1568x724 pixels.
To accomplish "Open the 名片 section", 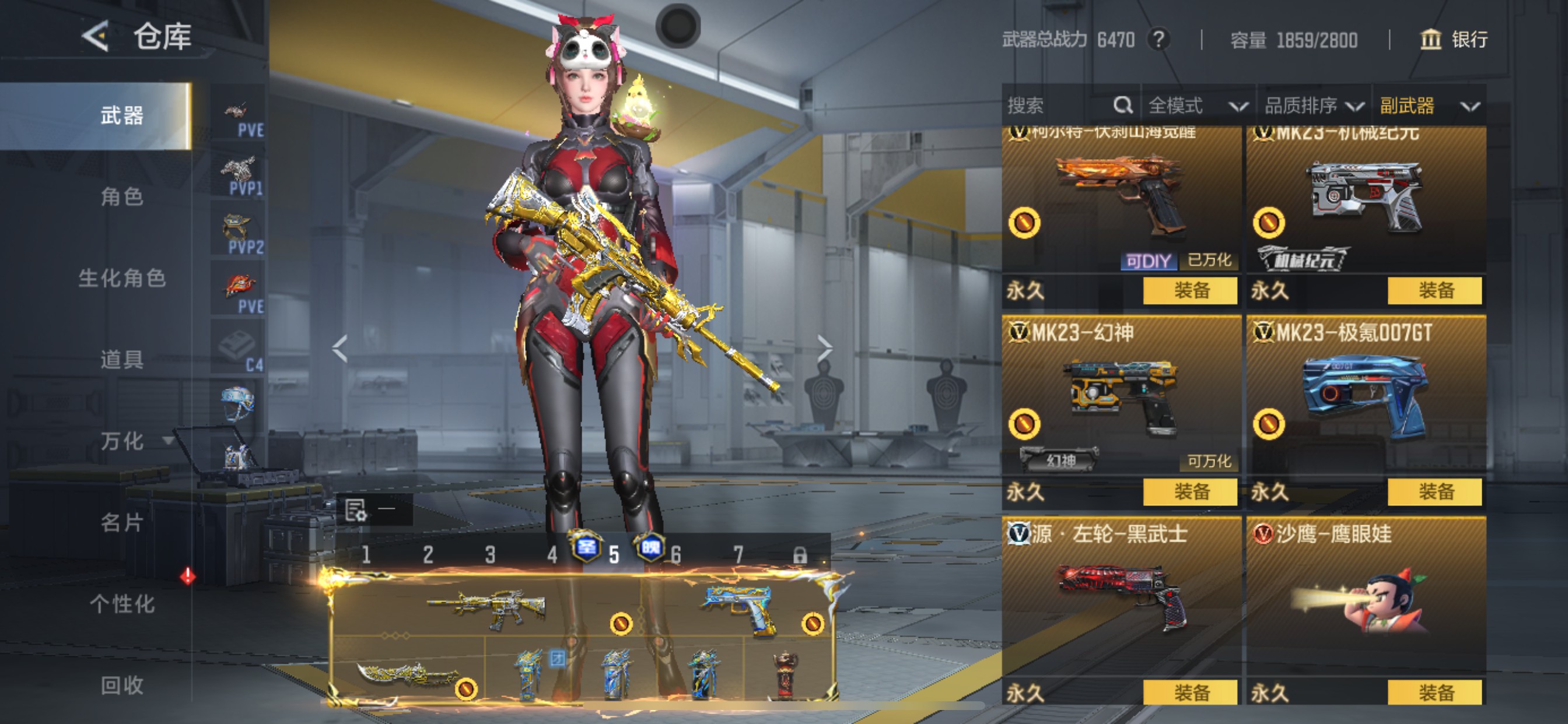I will 122,523.
